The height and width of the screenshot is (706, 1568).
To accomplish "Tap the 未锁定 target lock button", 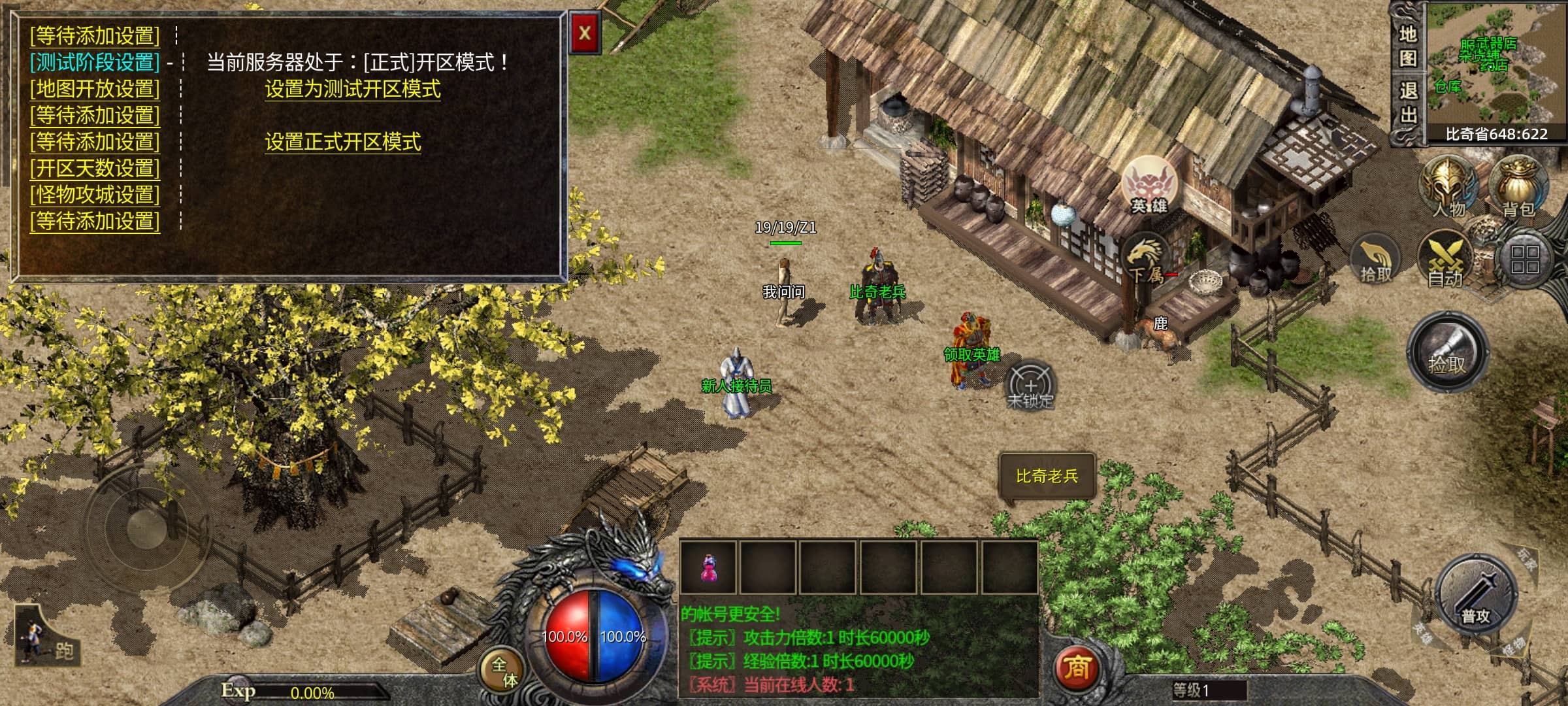I will 1030,386.
